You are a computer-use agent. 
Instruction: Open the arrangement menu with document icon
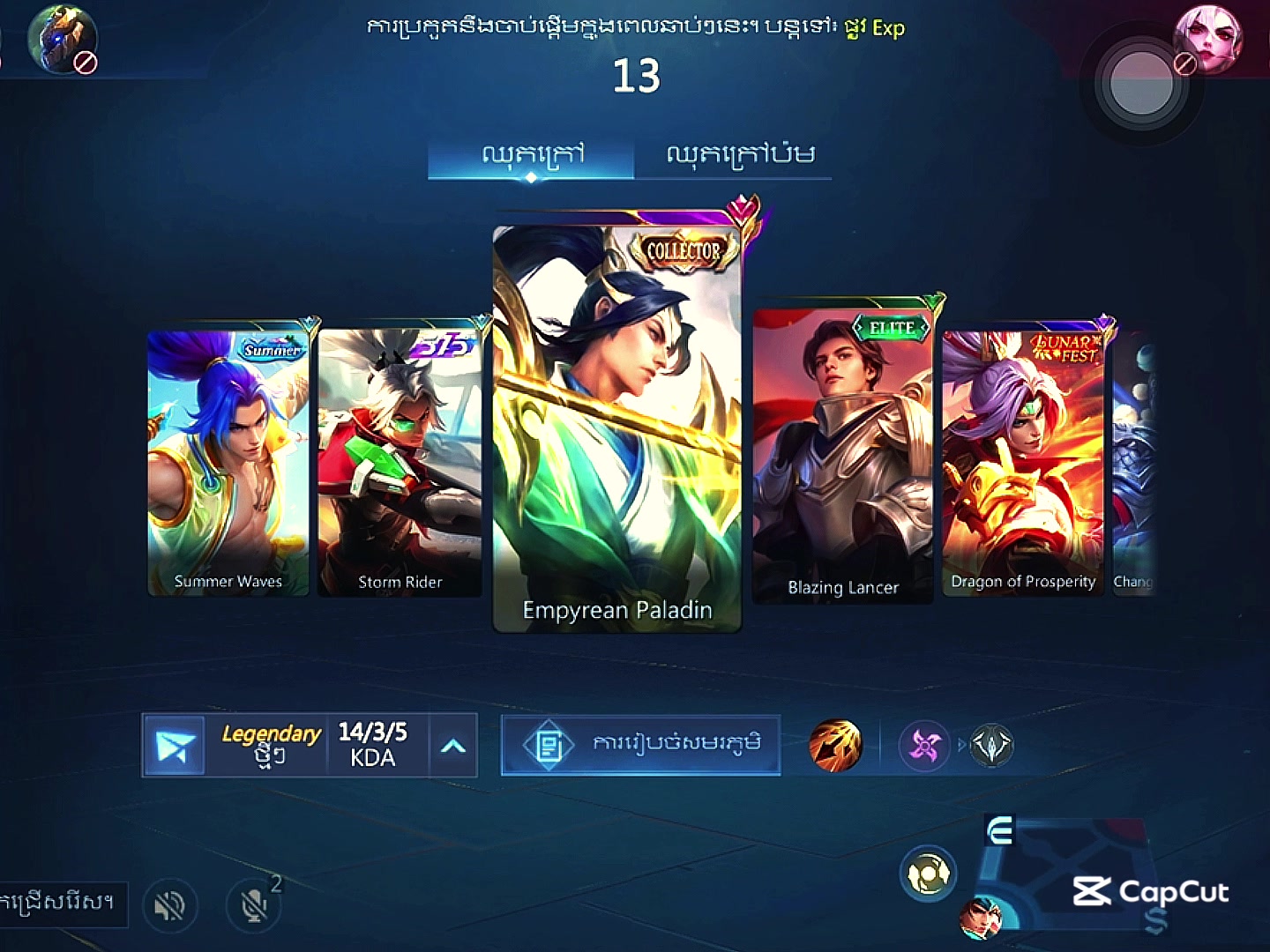(x=641, y=745)
